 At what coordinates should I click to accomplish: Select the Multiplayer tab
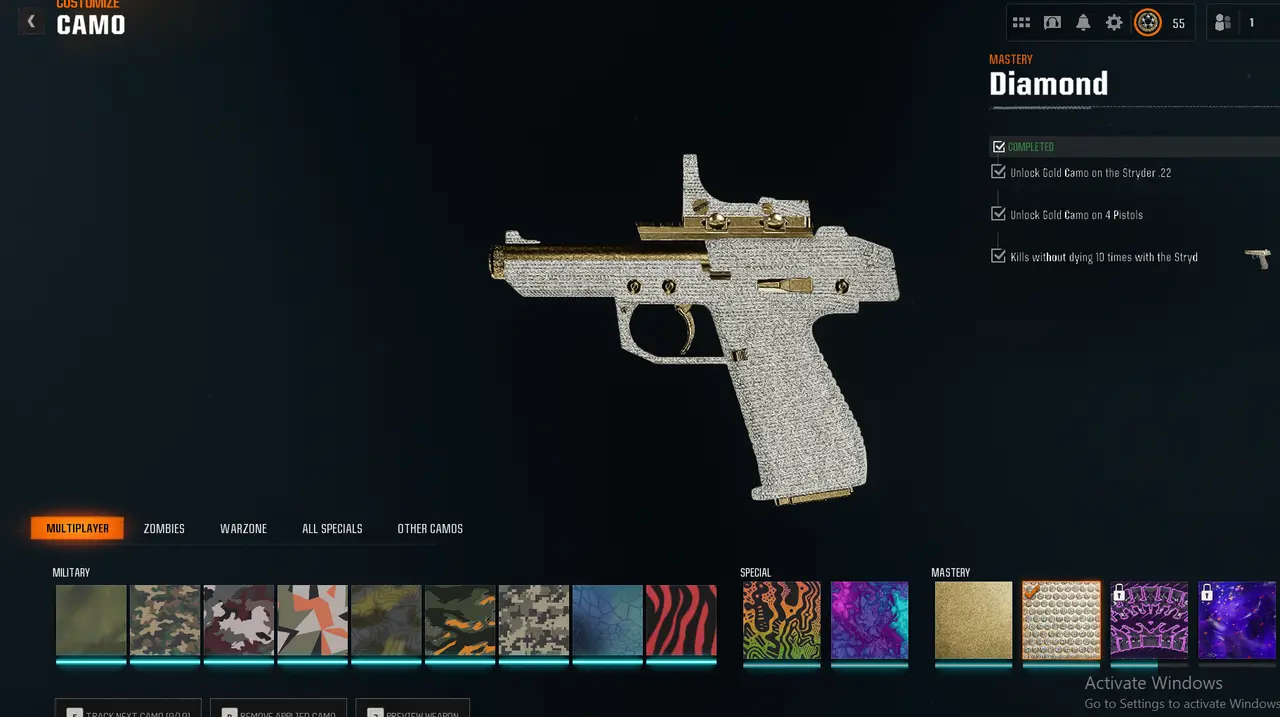78,528
